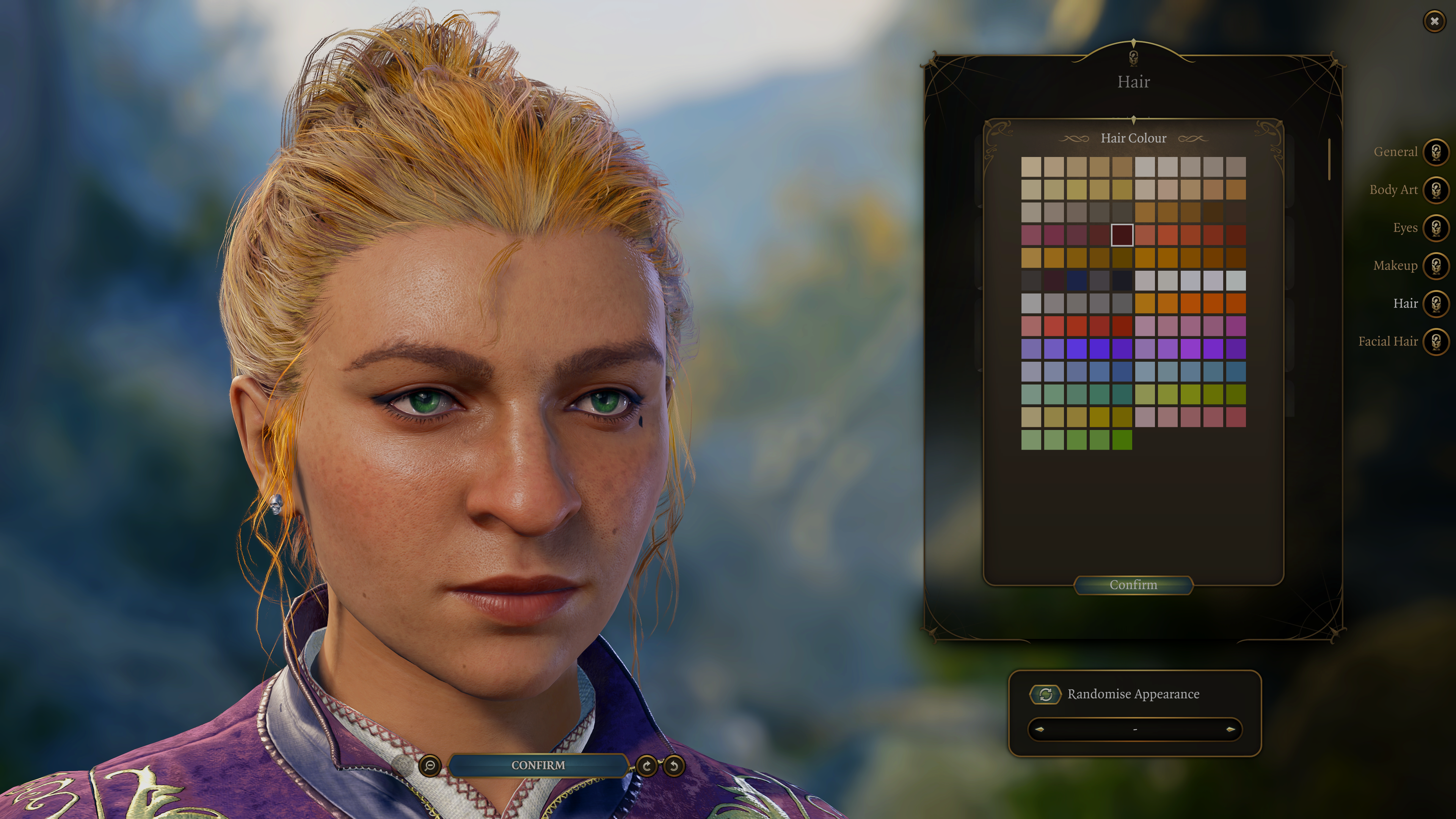Confirm the selected hair colour
This screenshot has height=819, width=1456.
tap(1133, 585)
